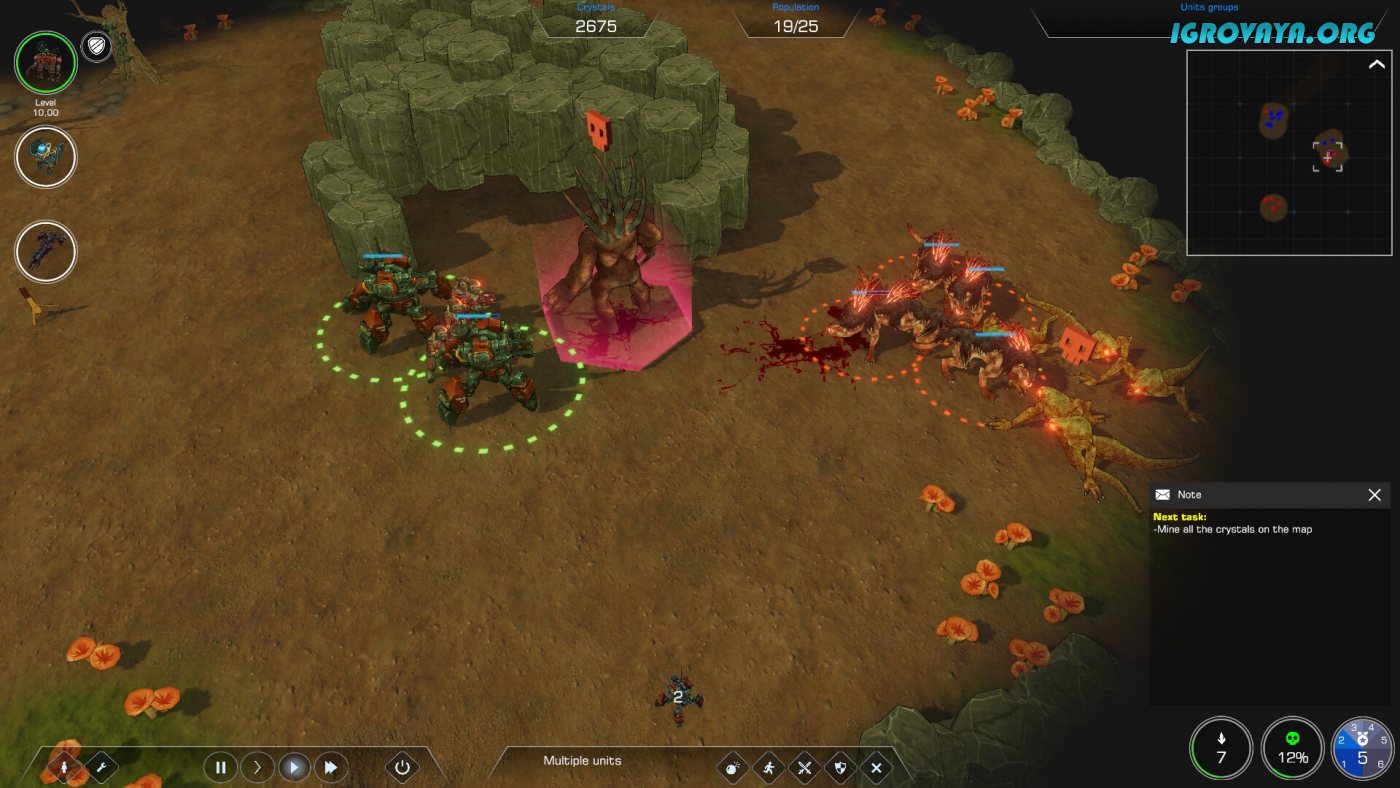The width and height of the screenshot is (1400, 788).
Task: Select the green-ringed red mech portrait
Action: click(x=45, y=63)
